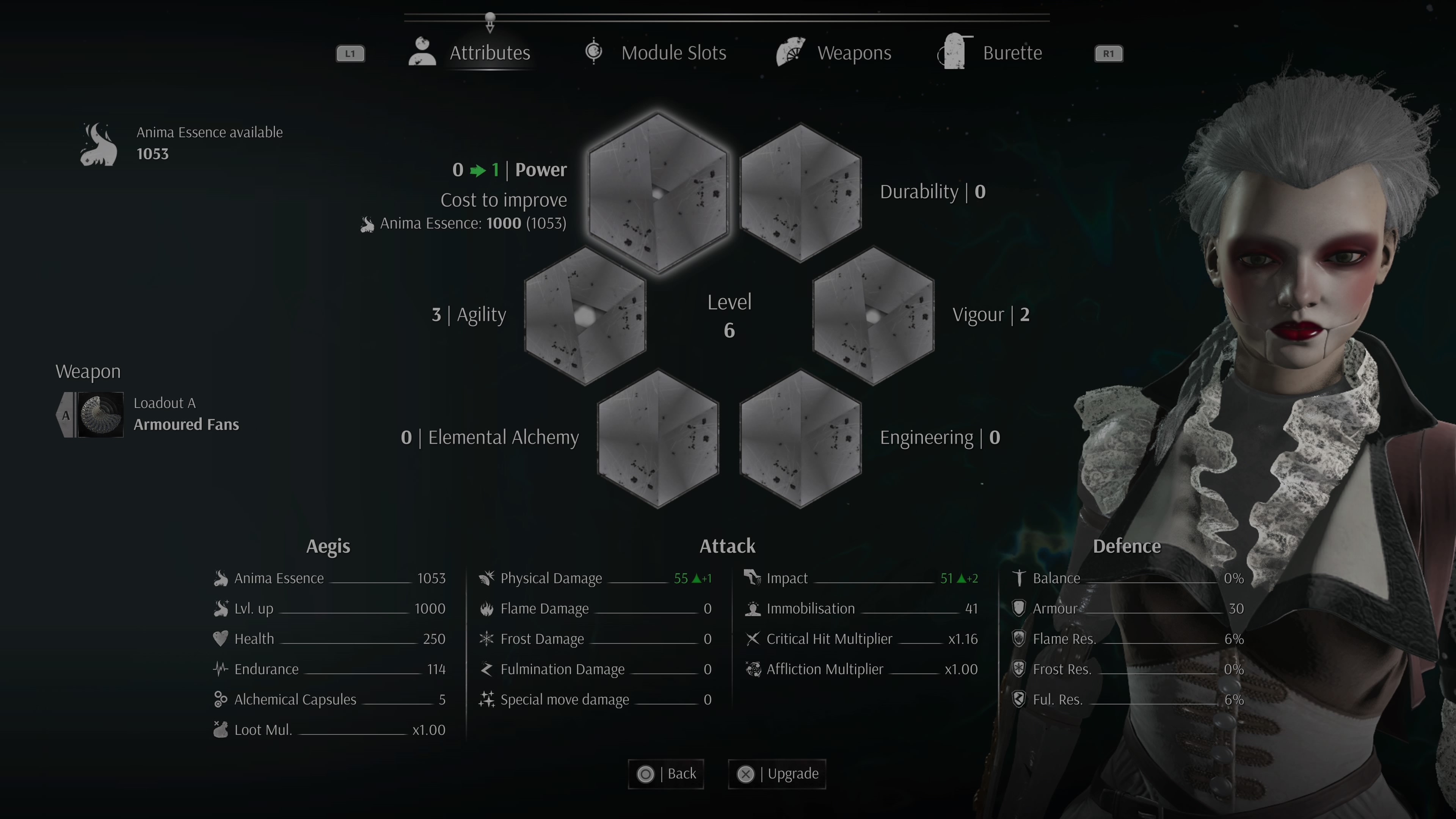The image size is (1456, 819).
Task: Pick the Vigour attribute hexagon
Action: [x=873, y=315]
